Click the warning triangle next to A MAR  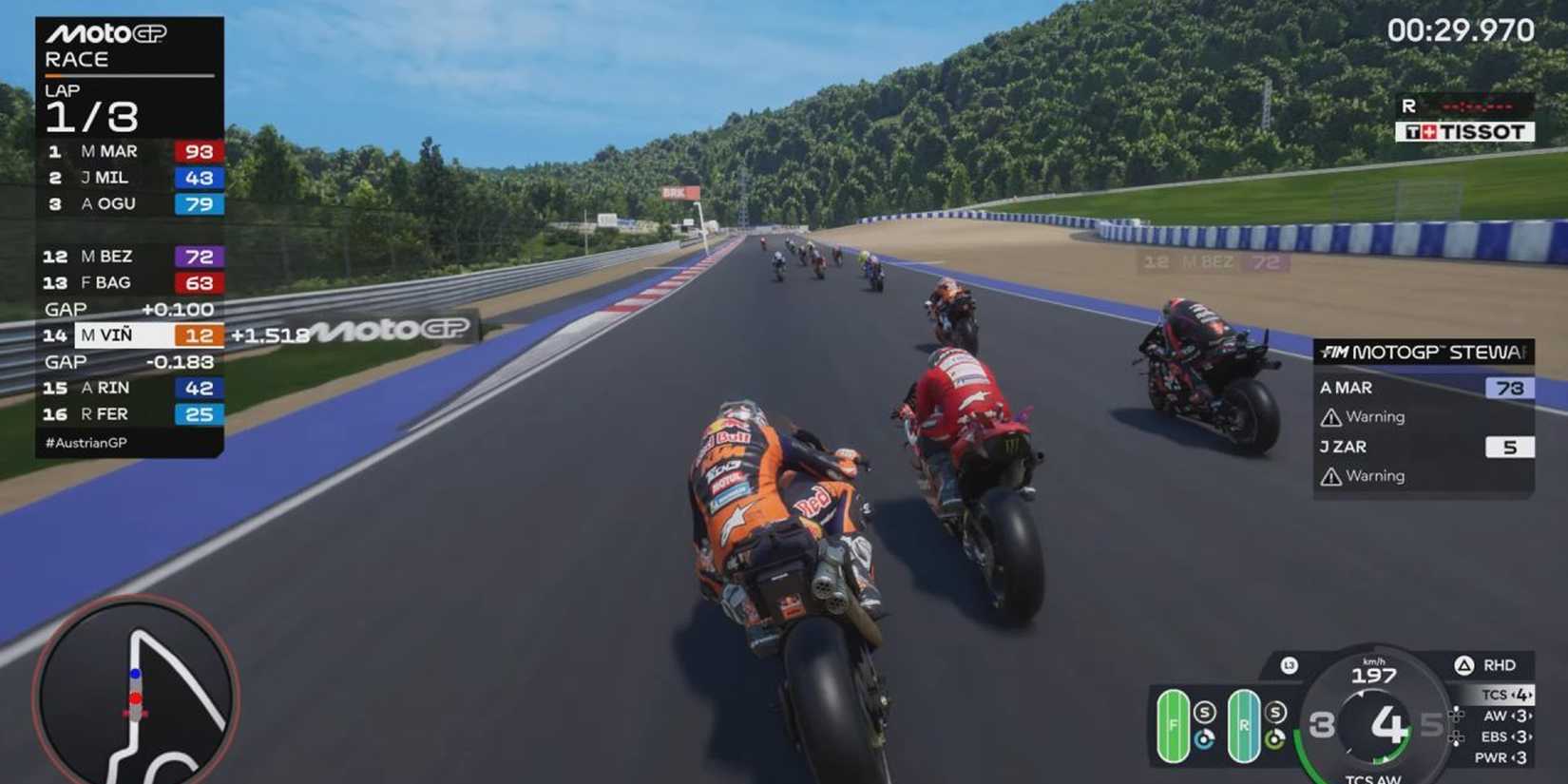[1330, 416]
